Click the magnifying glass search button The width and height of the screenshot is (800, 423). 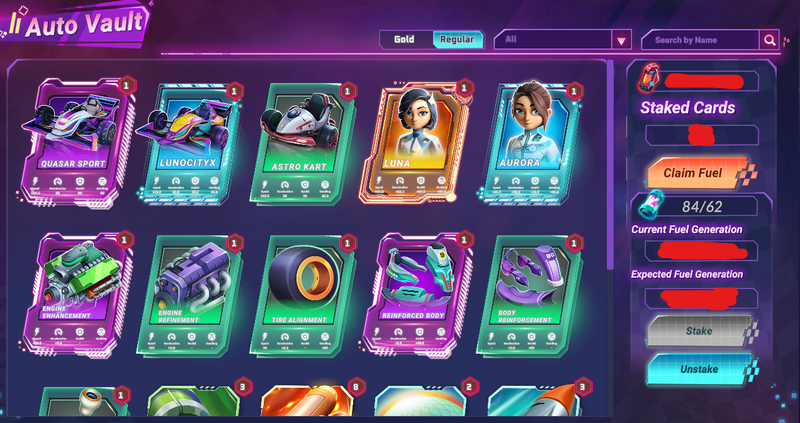tap(769, 40)
